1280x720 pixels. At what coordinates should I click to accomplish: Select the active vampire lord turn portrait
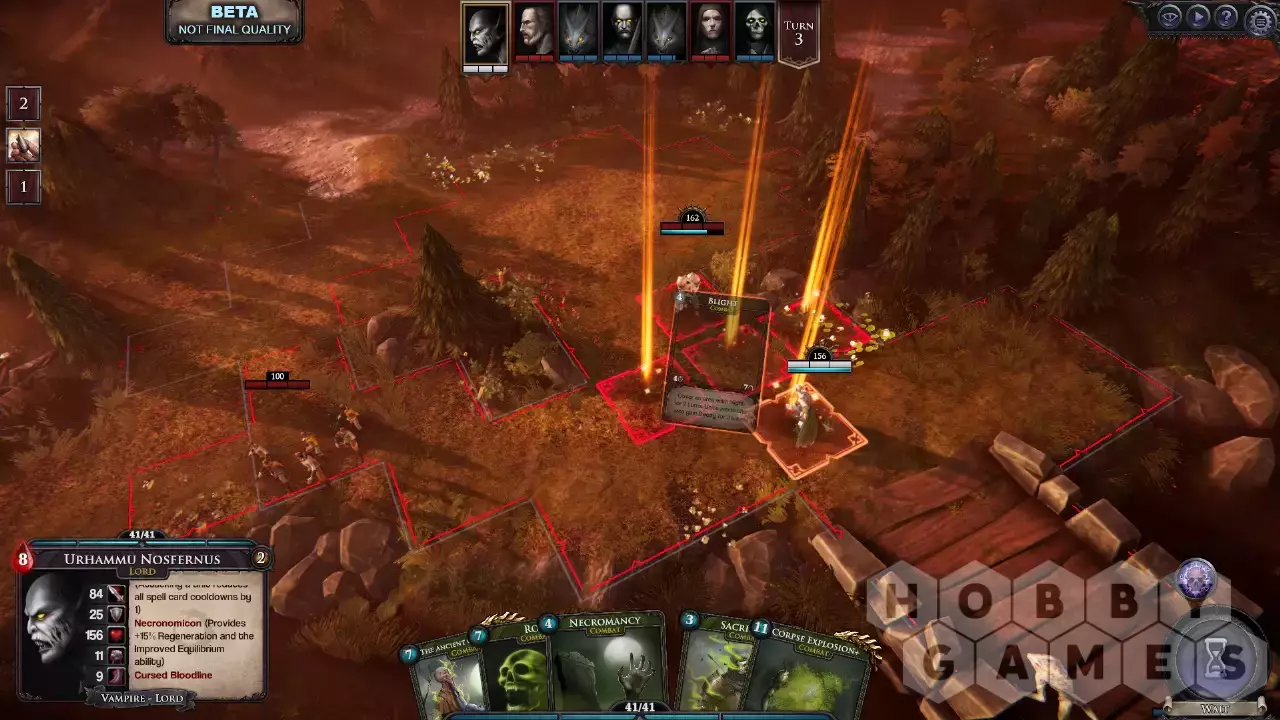coord(485,33)
